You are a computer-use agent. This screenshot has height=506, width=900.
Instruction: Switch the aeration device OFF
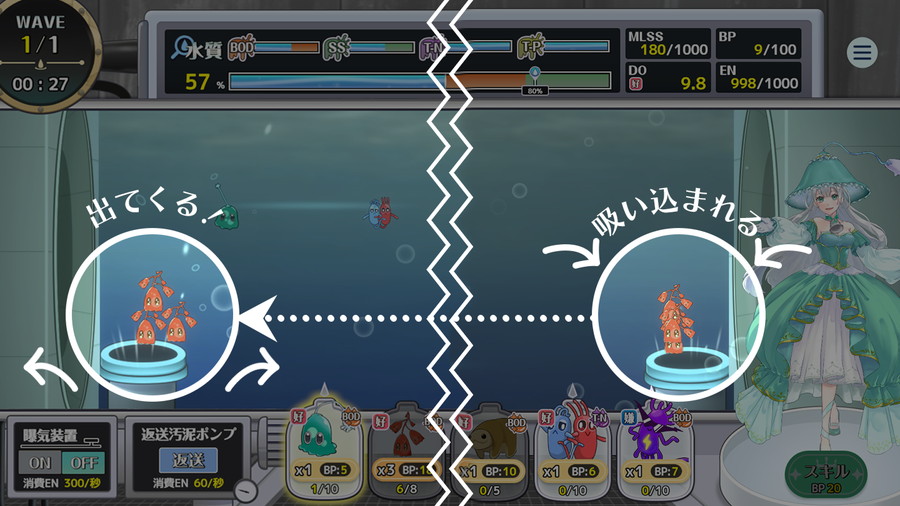[82, 463]
